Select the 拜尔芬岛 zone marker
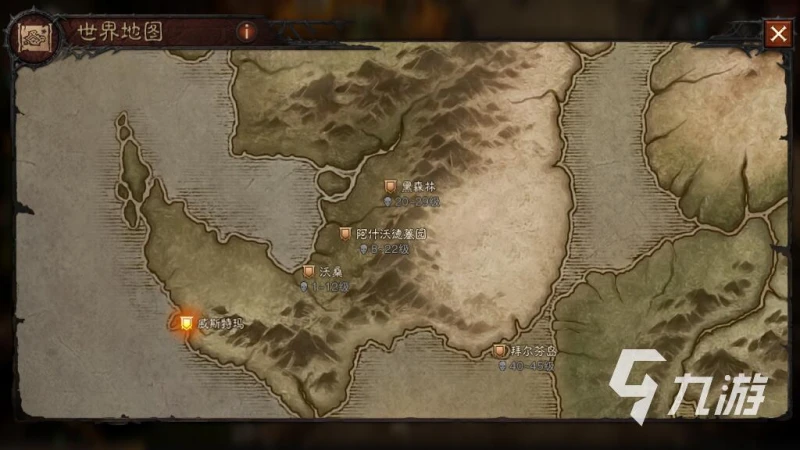 (x=499, y=351)
